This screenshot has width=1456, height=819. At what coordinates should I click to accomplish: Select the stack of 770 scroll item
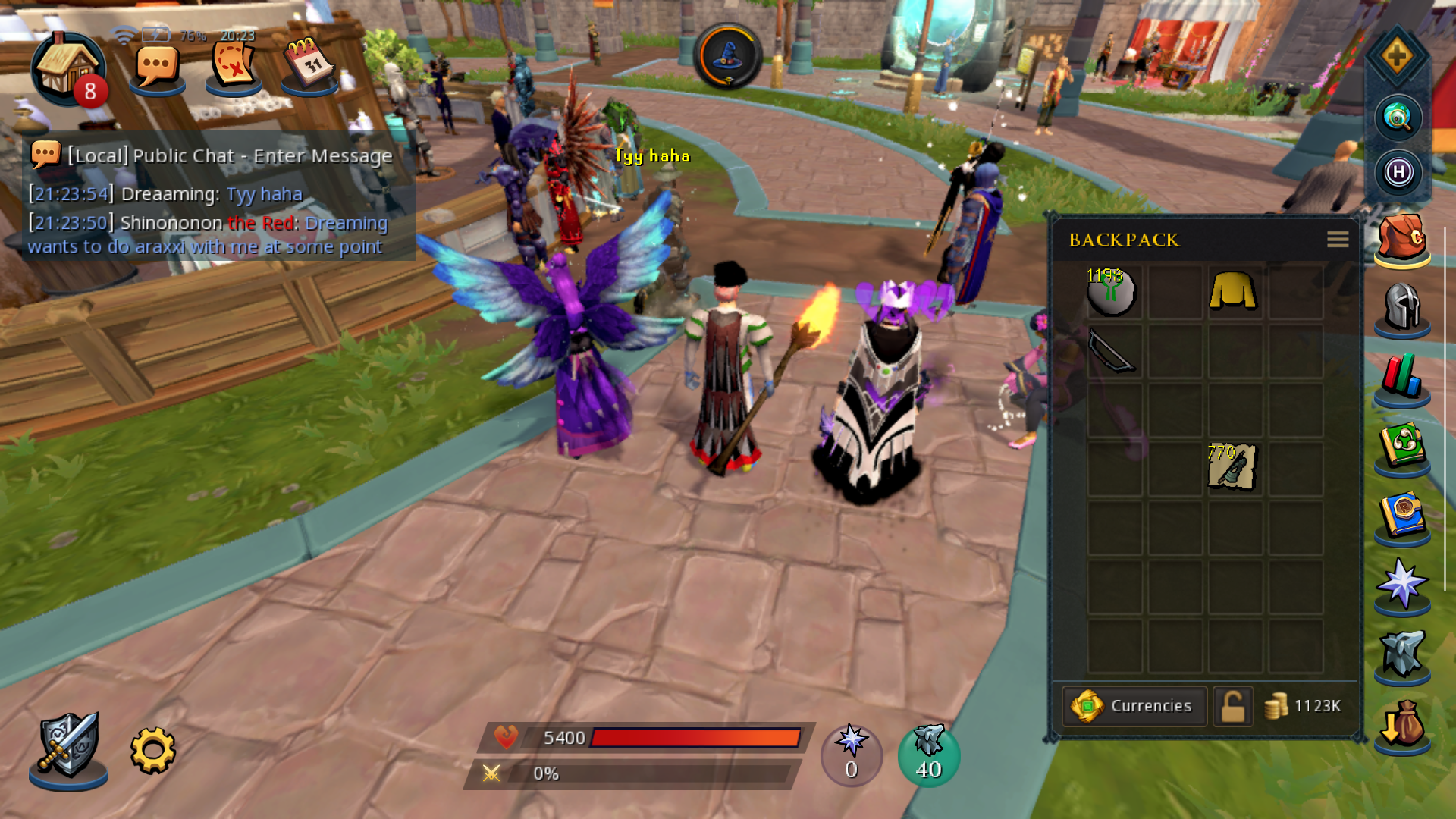pos(1232,467)
